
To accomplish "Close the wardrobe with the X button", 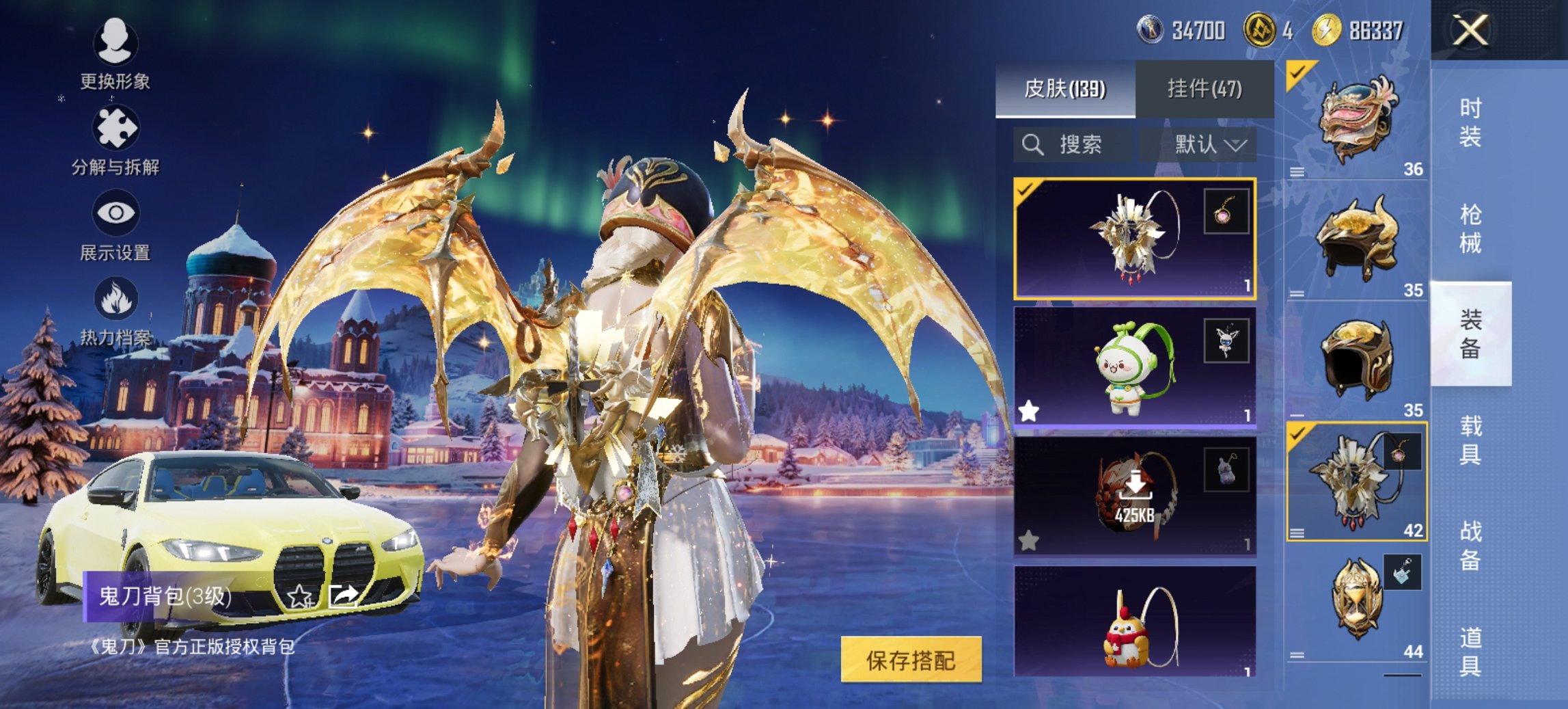I will (1470, 31).
